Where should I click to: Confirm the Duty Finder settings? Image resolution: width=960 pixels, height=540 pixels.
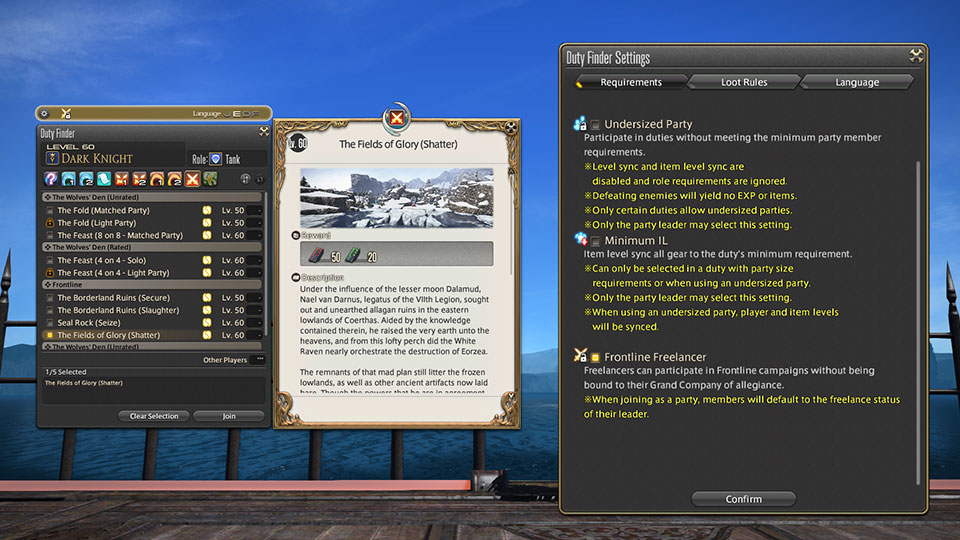pos(743,499)
